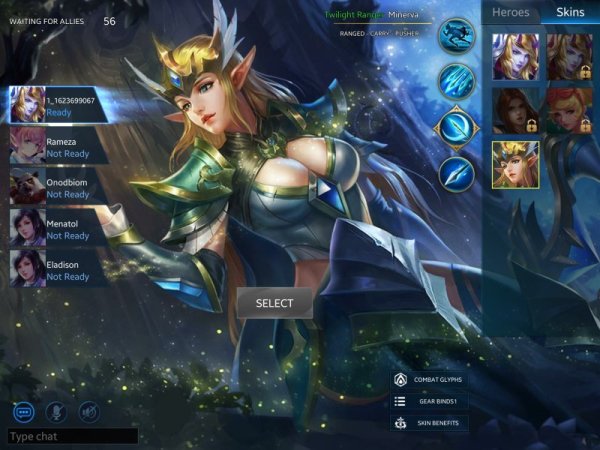Viewport: 600px width, 450px height.
Task: Toggle the microphone icon
Action: [57, 410]
